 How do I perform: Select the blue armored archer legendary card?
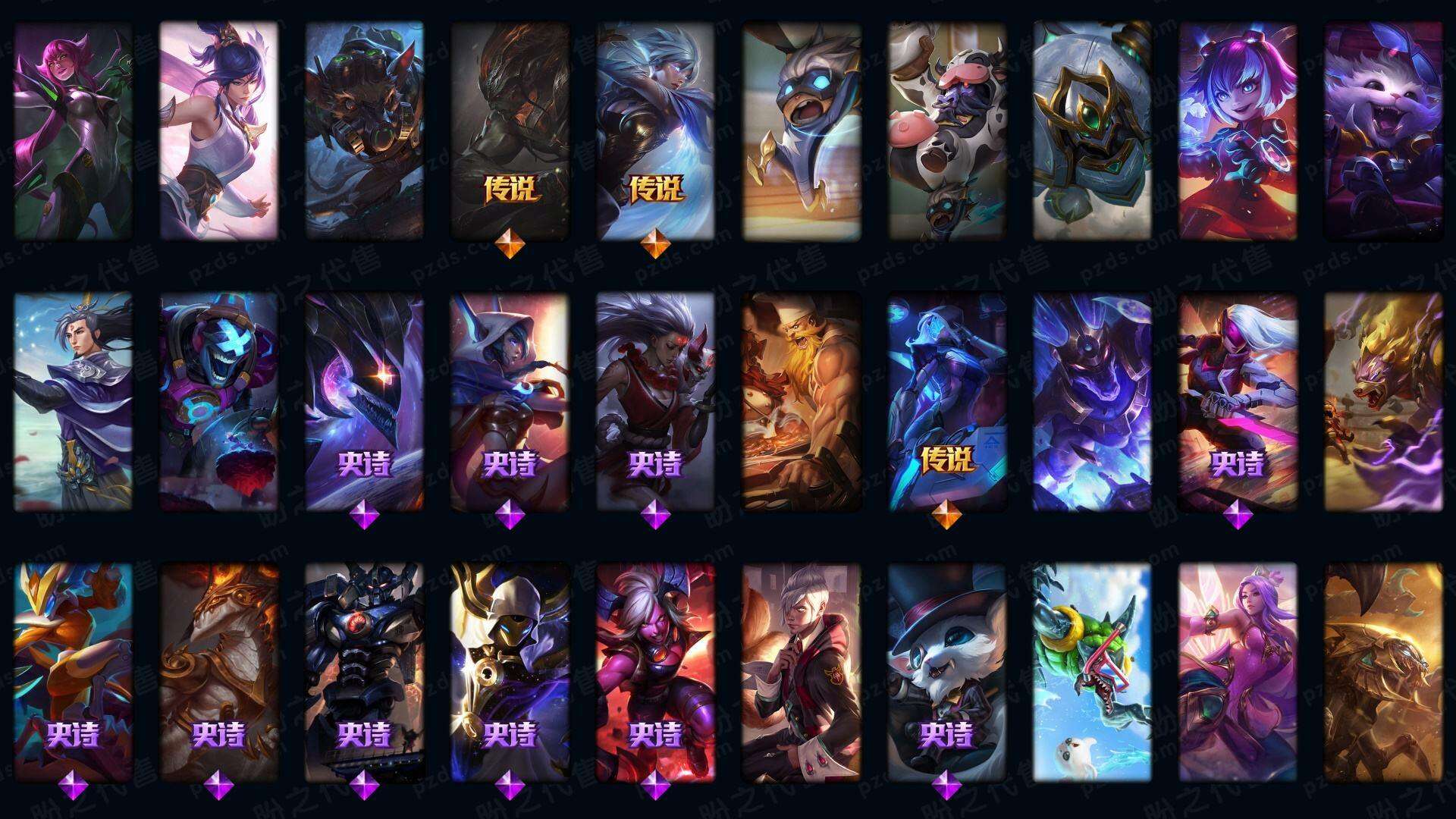pos(946,402)
